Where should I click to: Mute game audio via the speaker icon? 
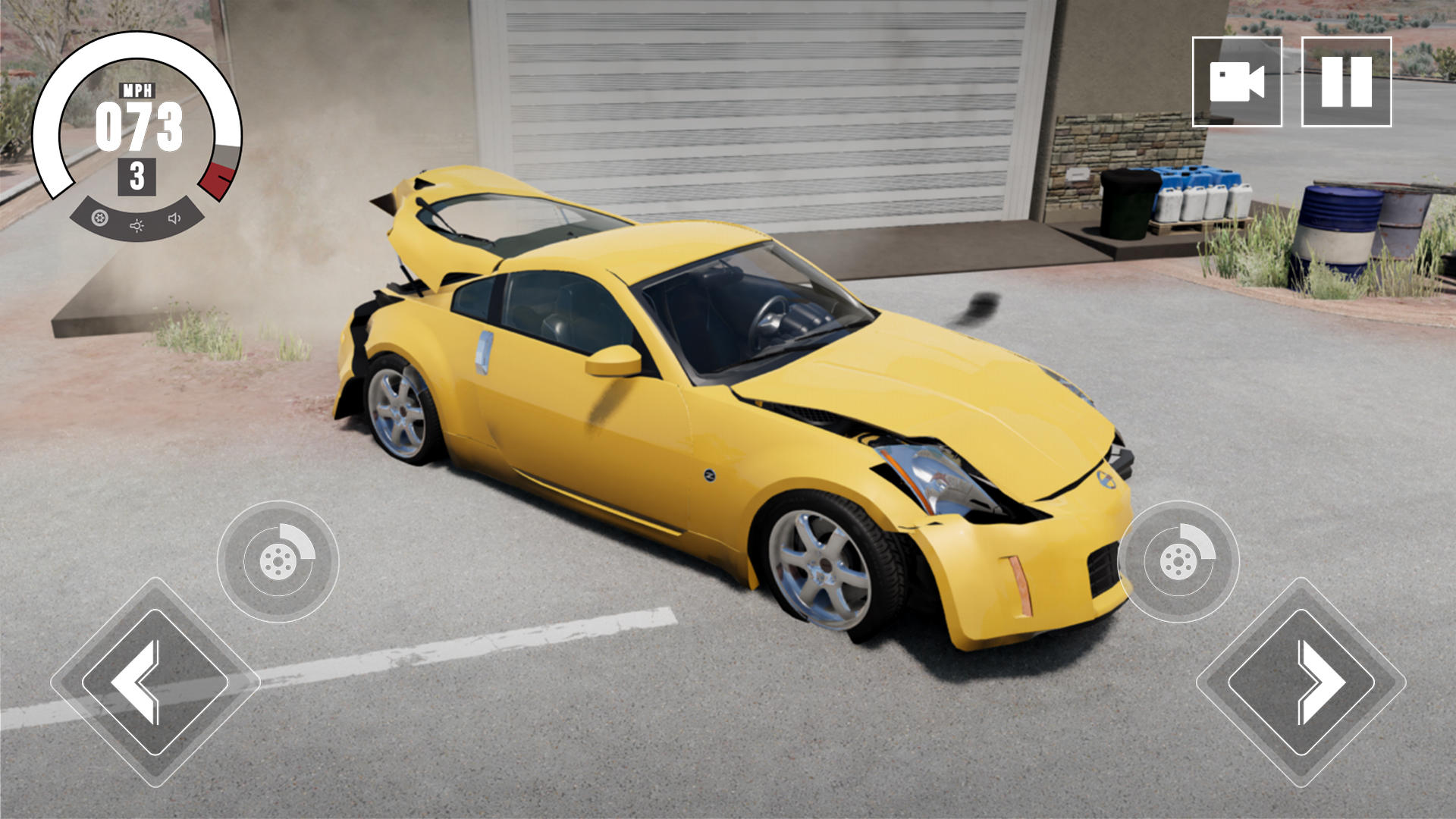point(174,220)
